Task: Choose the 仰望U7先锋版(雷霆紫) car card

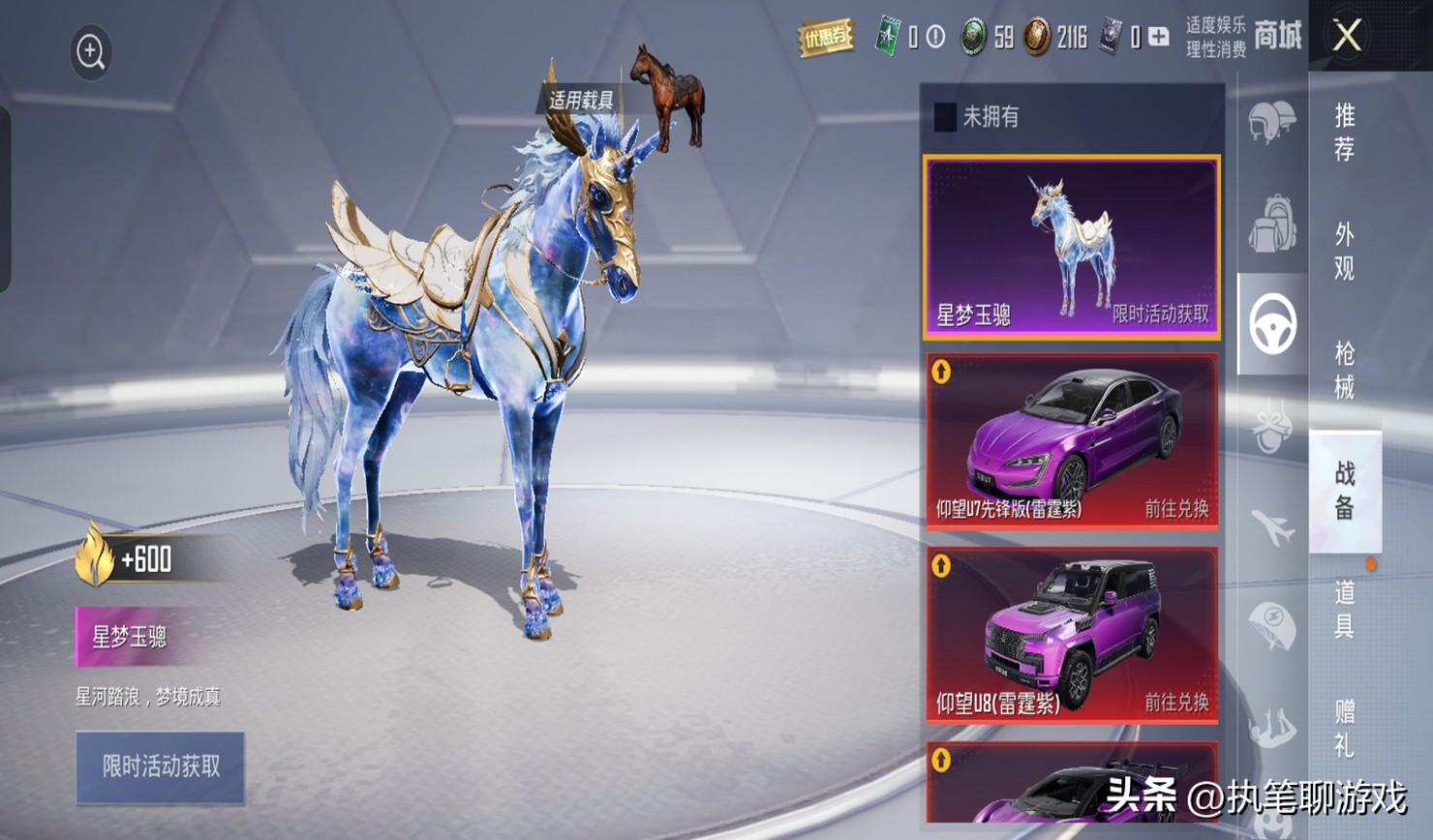Action: point(1071,441)
